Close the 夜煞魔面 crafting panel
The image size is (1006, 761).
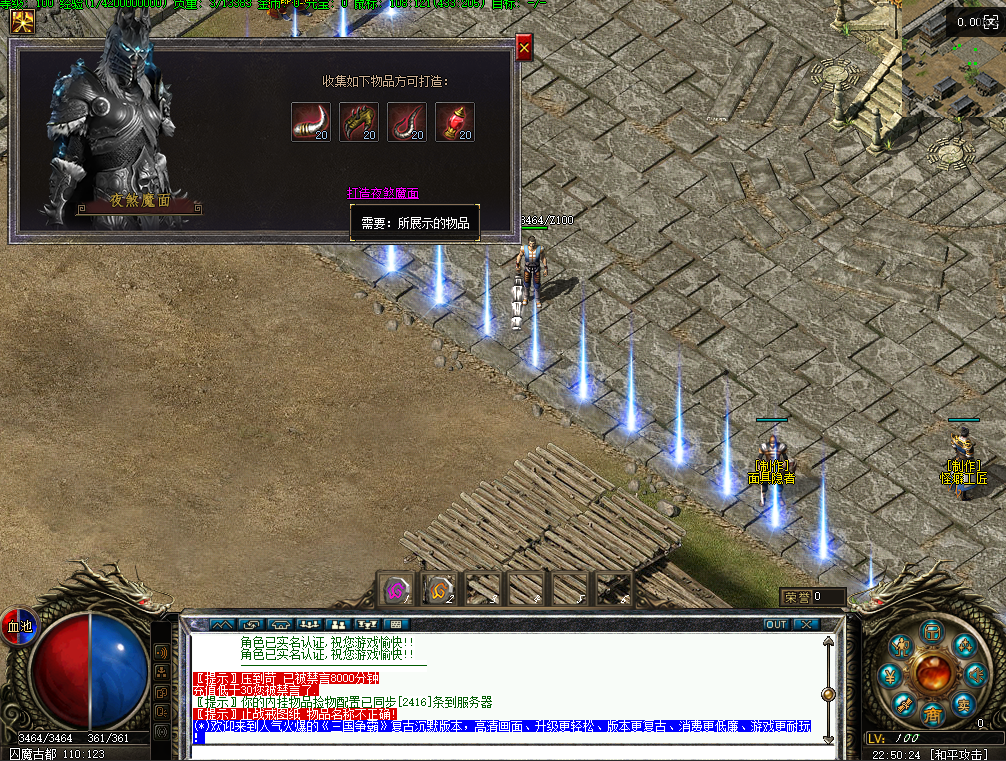(x=524, y=46)
